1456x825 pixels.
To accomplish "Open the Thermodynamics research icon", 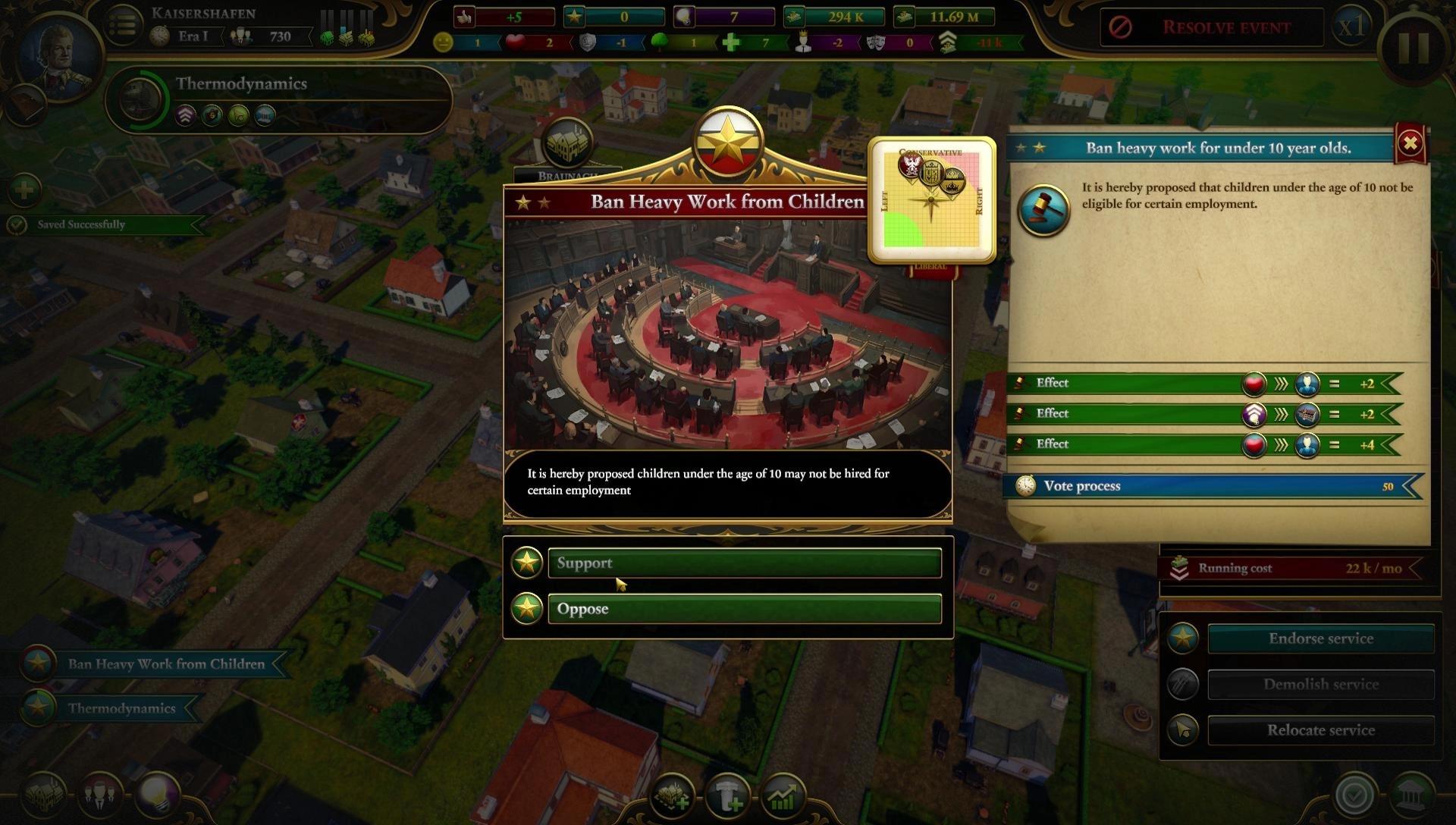I will pyautogui.click(x=140, y=99).
